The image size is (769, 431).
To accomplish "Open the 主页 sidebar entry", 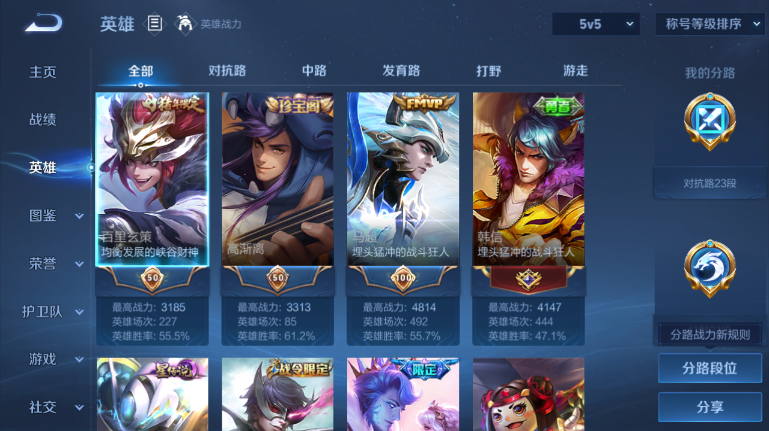I will click(43, 72).
